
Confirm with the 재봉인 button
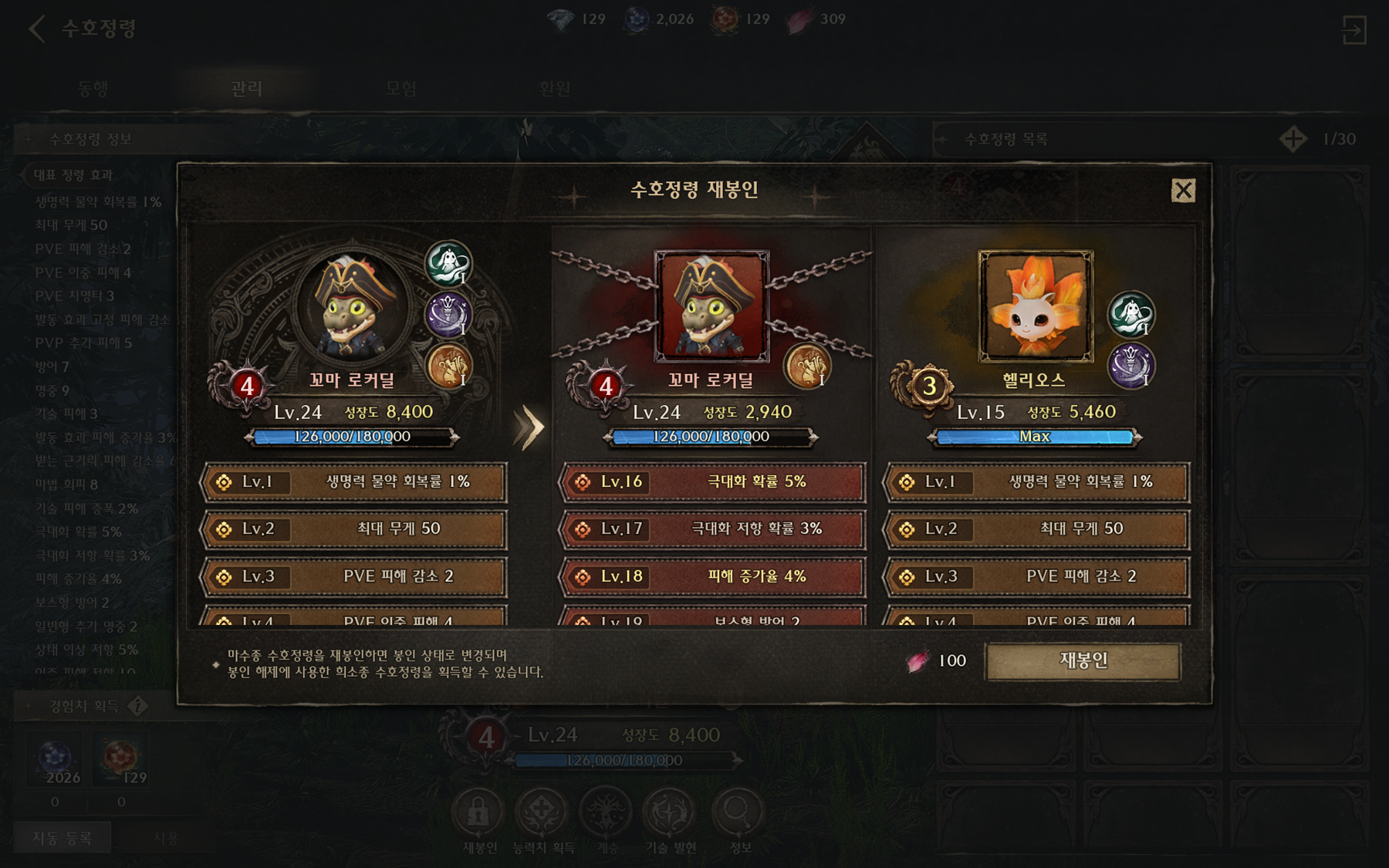coord(1083,661)
